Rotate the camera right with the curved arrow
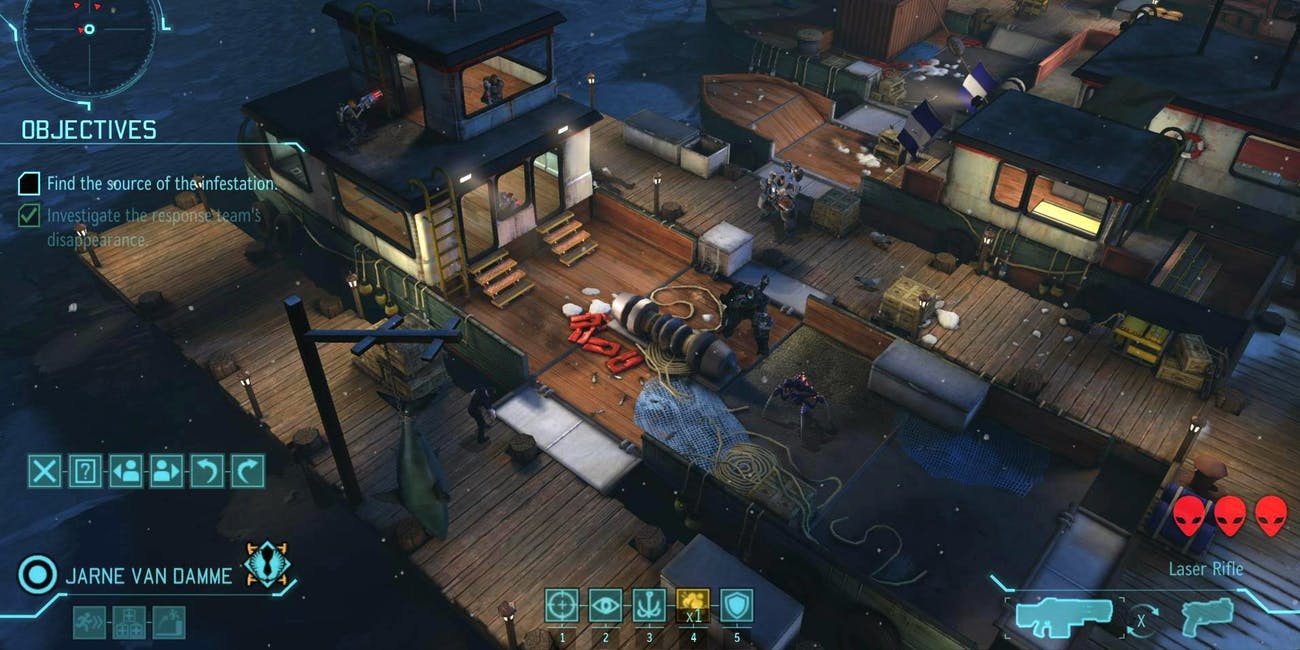 (x=247, y=470)
